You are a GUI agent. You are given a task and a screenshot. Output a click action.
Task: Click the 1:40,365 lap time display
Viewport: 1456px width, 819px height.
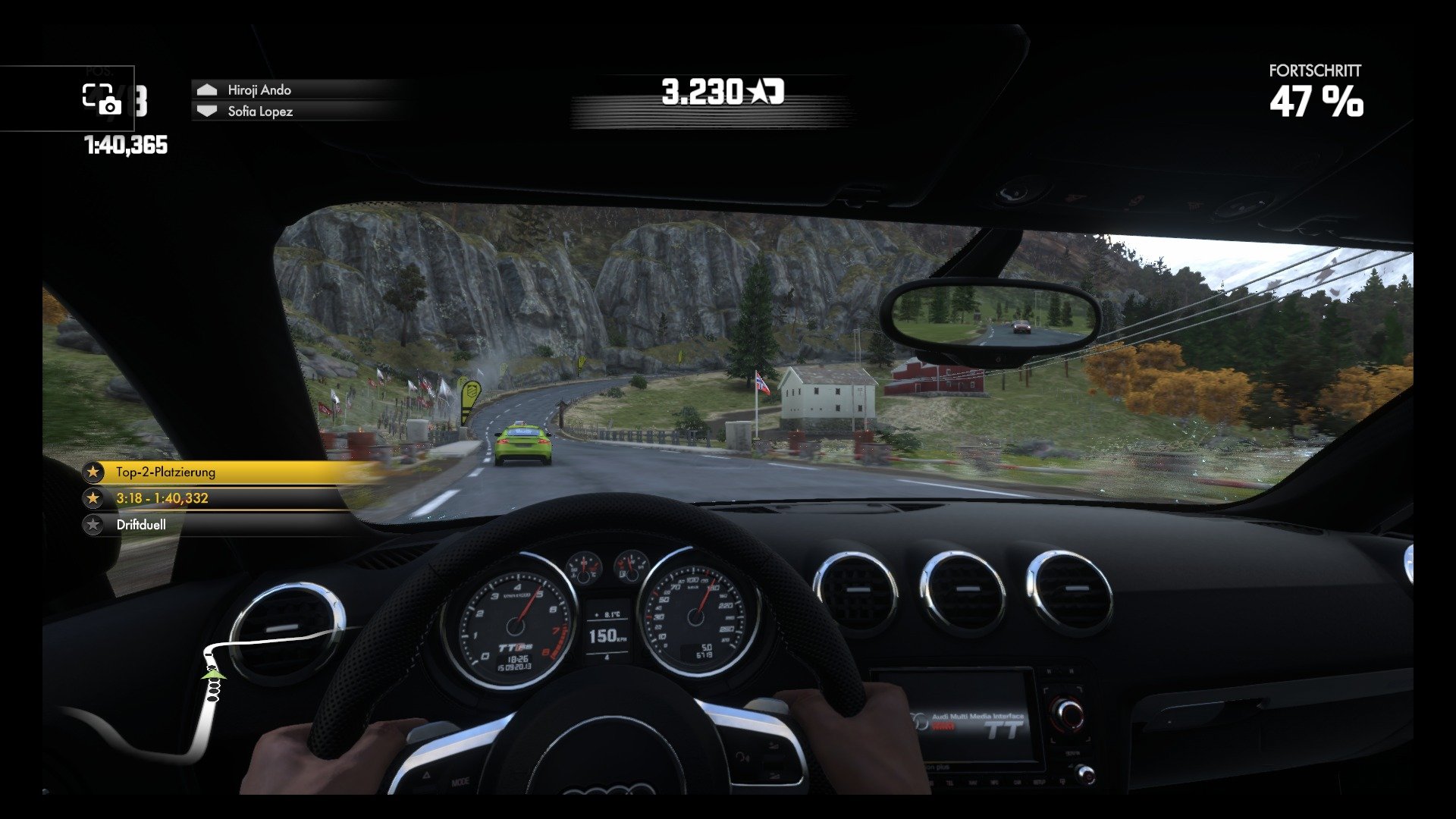tap(124, 140)
